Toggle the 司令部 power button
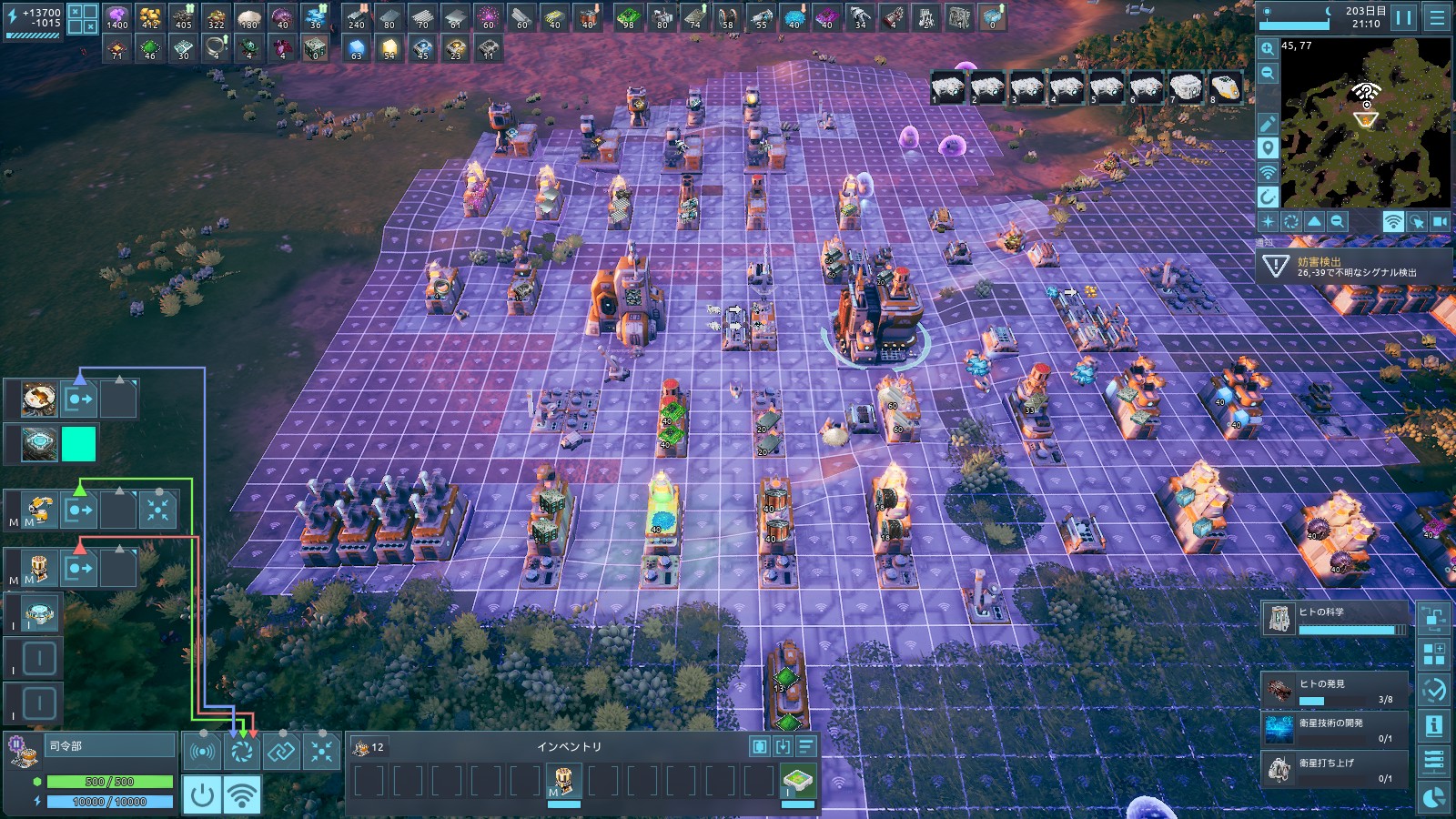This screenshot has height=819, width=1456. point(201,794)
